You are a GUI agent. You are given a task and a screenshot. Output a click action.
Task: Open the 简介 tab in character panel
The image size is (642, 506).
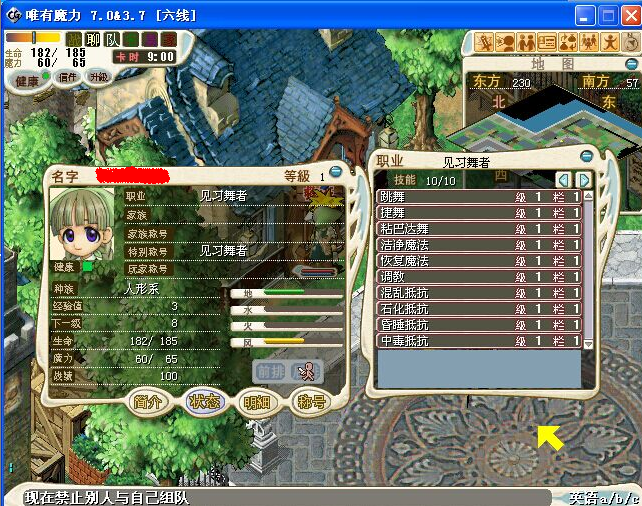[x=149, y=402]
